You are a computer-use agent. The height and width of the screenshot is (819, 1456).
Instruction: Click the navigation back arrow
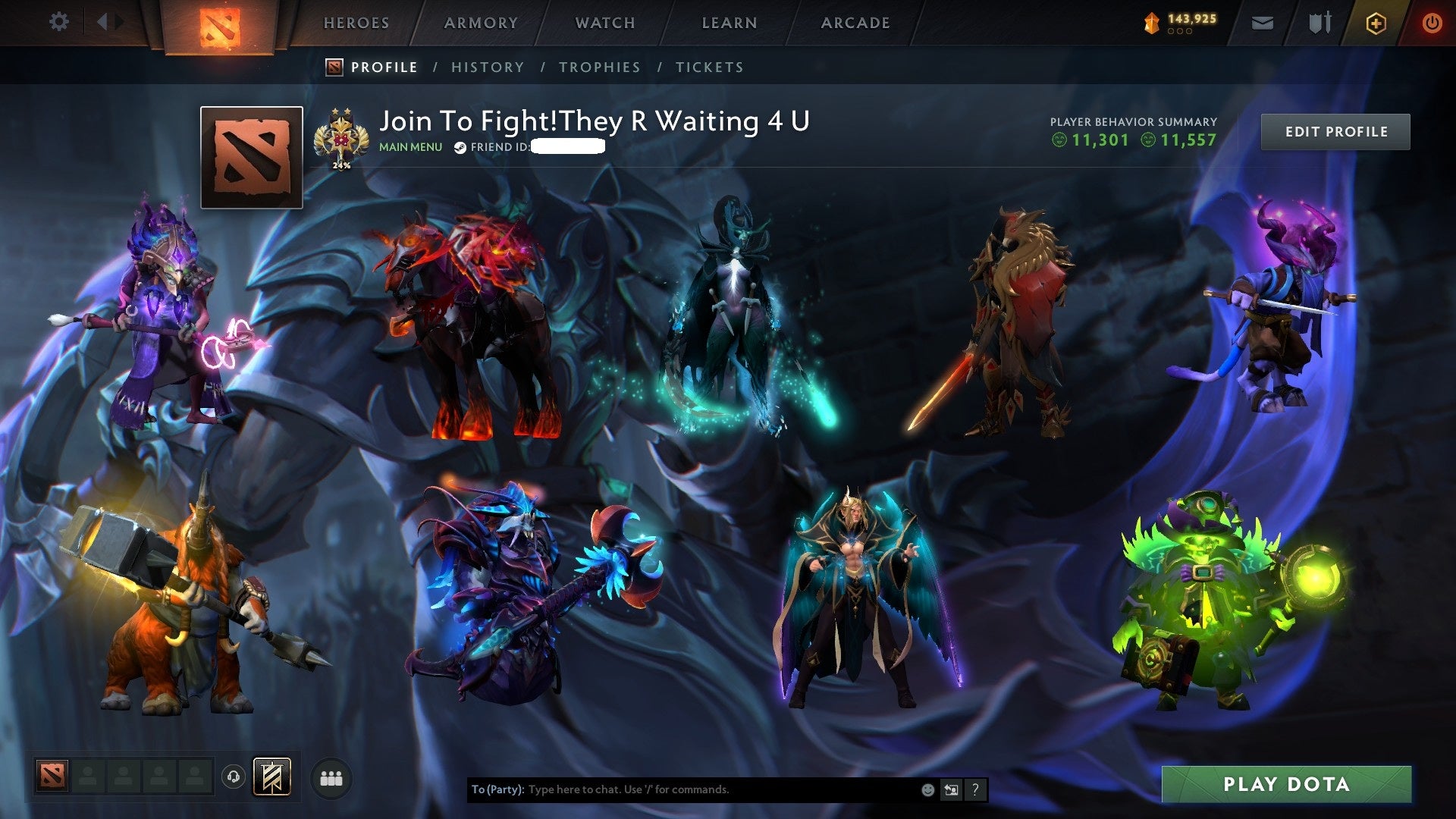(103, 21)
